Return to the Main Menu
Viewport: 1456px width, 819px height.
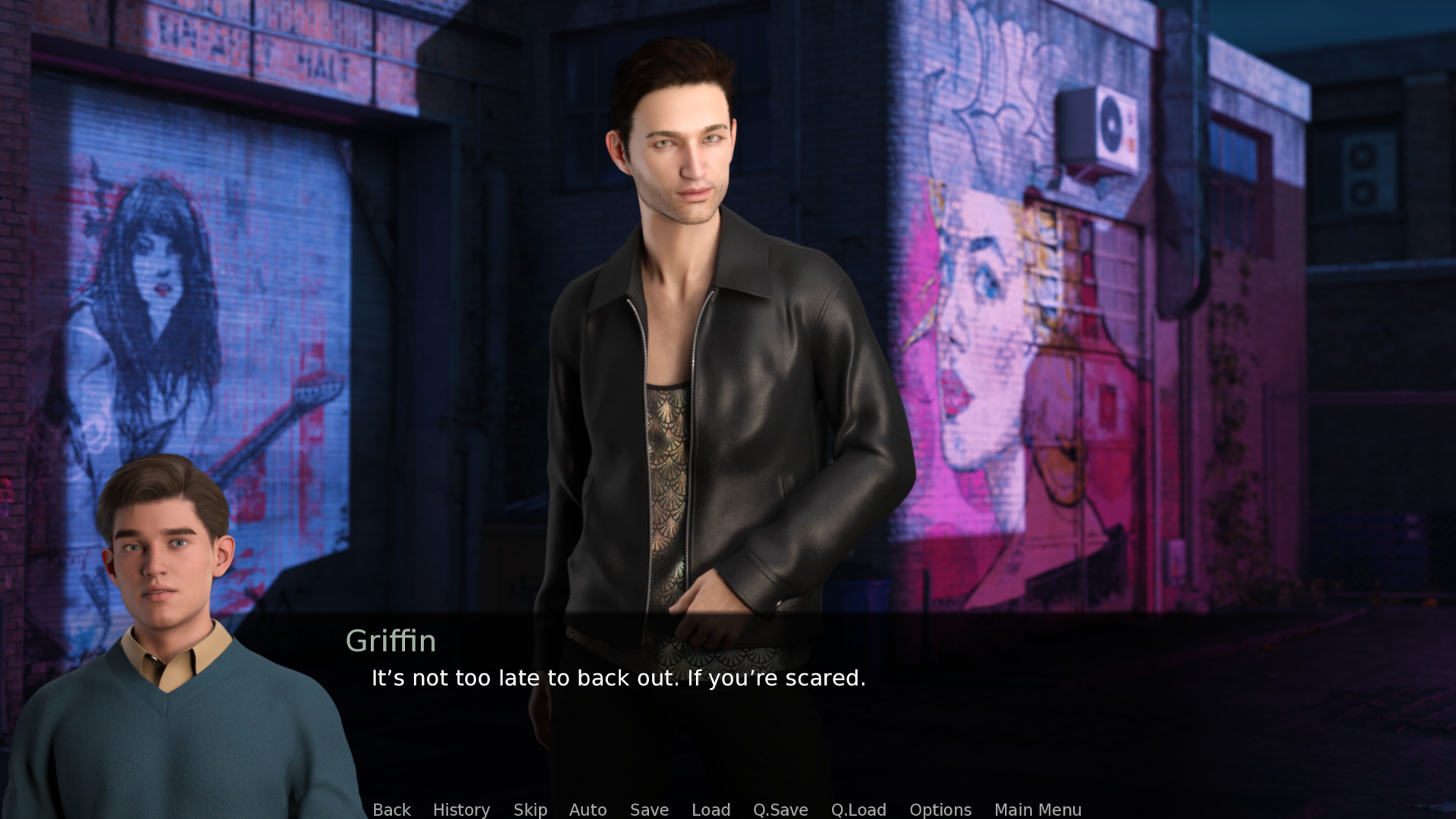pos(1037,810)
